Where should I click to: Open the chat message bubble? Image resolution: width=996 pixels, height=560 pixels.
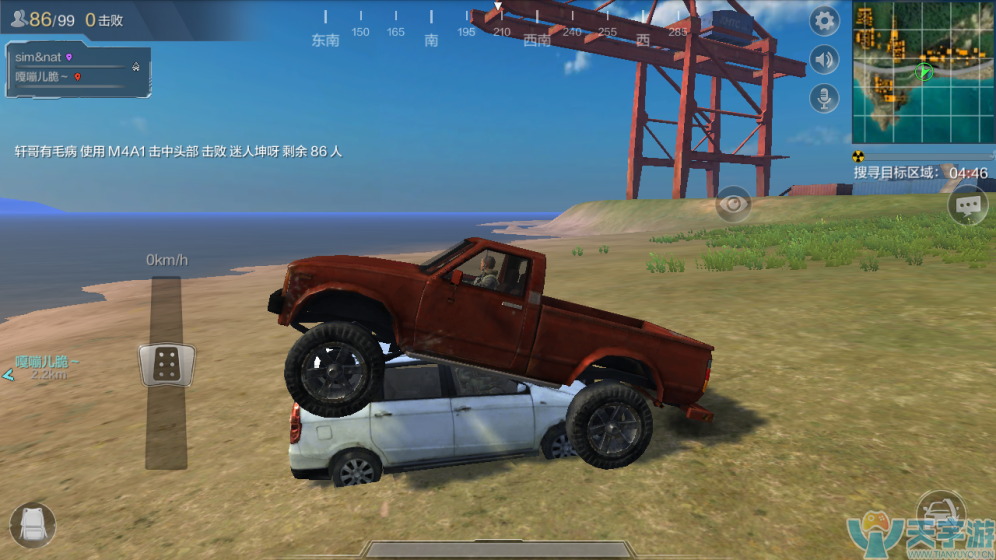[x=967, y=206]
